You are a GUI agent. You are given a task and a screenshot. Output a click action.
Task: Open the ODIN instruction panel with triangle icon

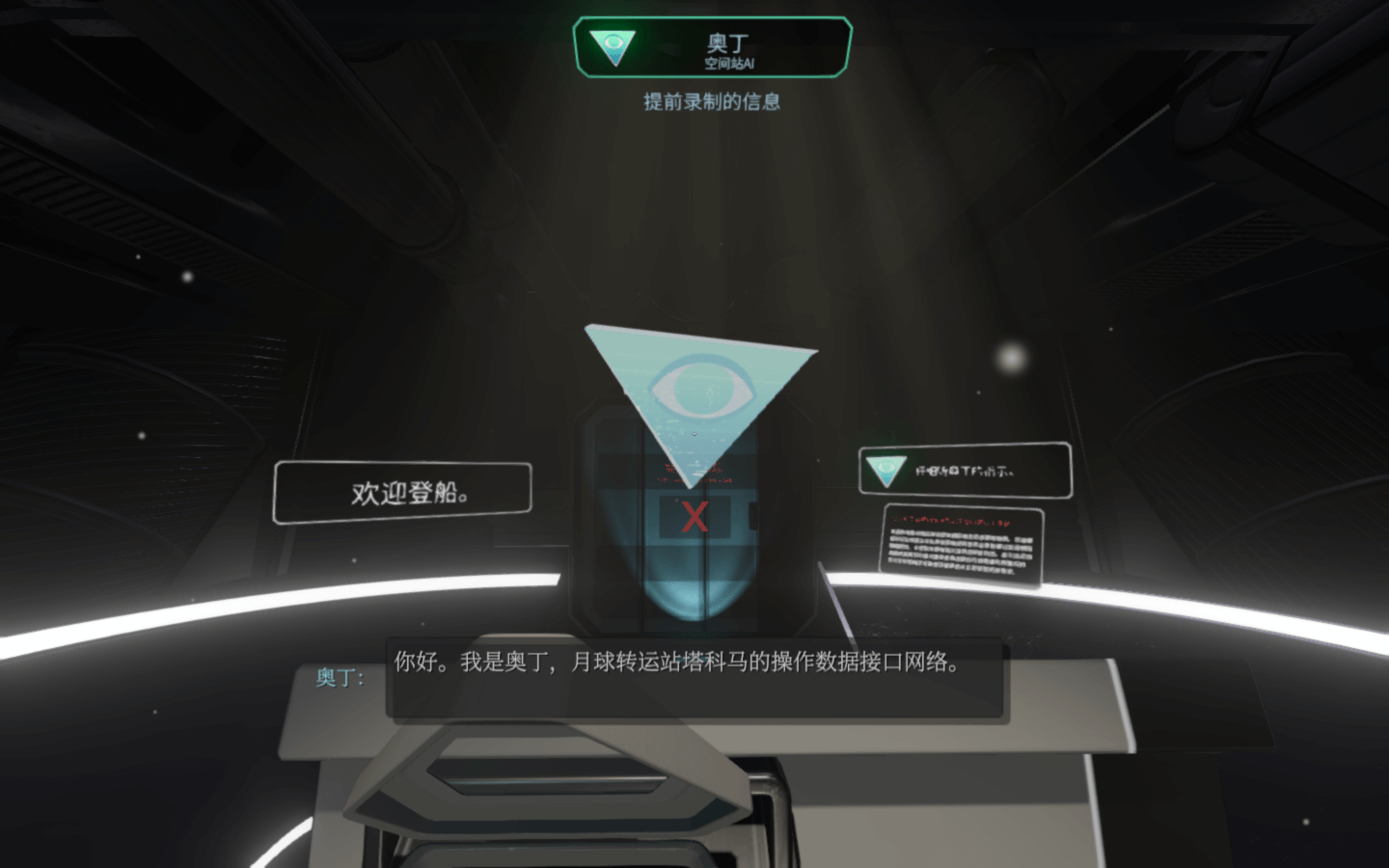pyautogui.click(x=965, y=471)
